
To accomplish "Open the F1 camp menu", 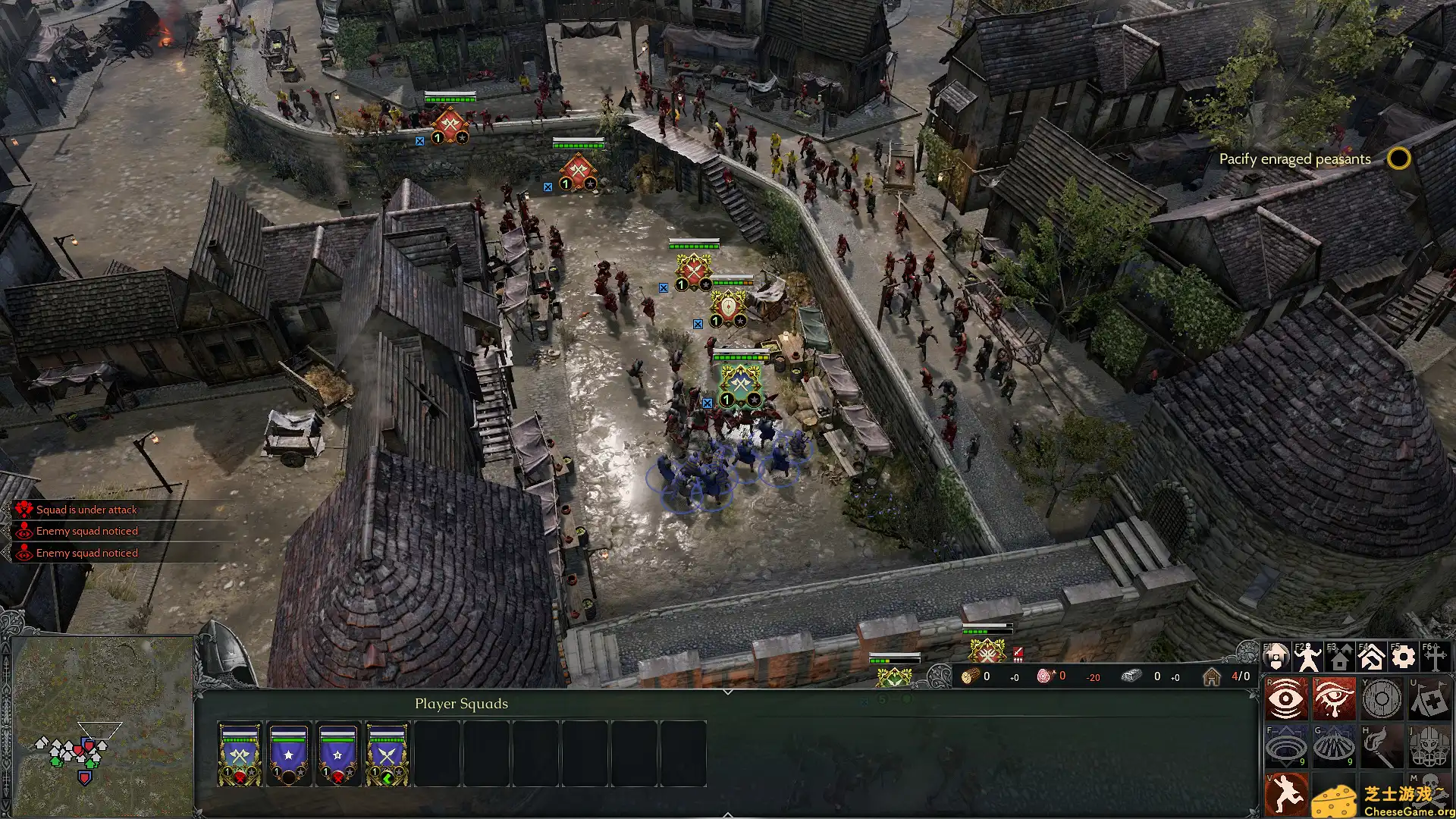I will pos(1277,655).
